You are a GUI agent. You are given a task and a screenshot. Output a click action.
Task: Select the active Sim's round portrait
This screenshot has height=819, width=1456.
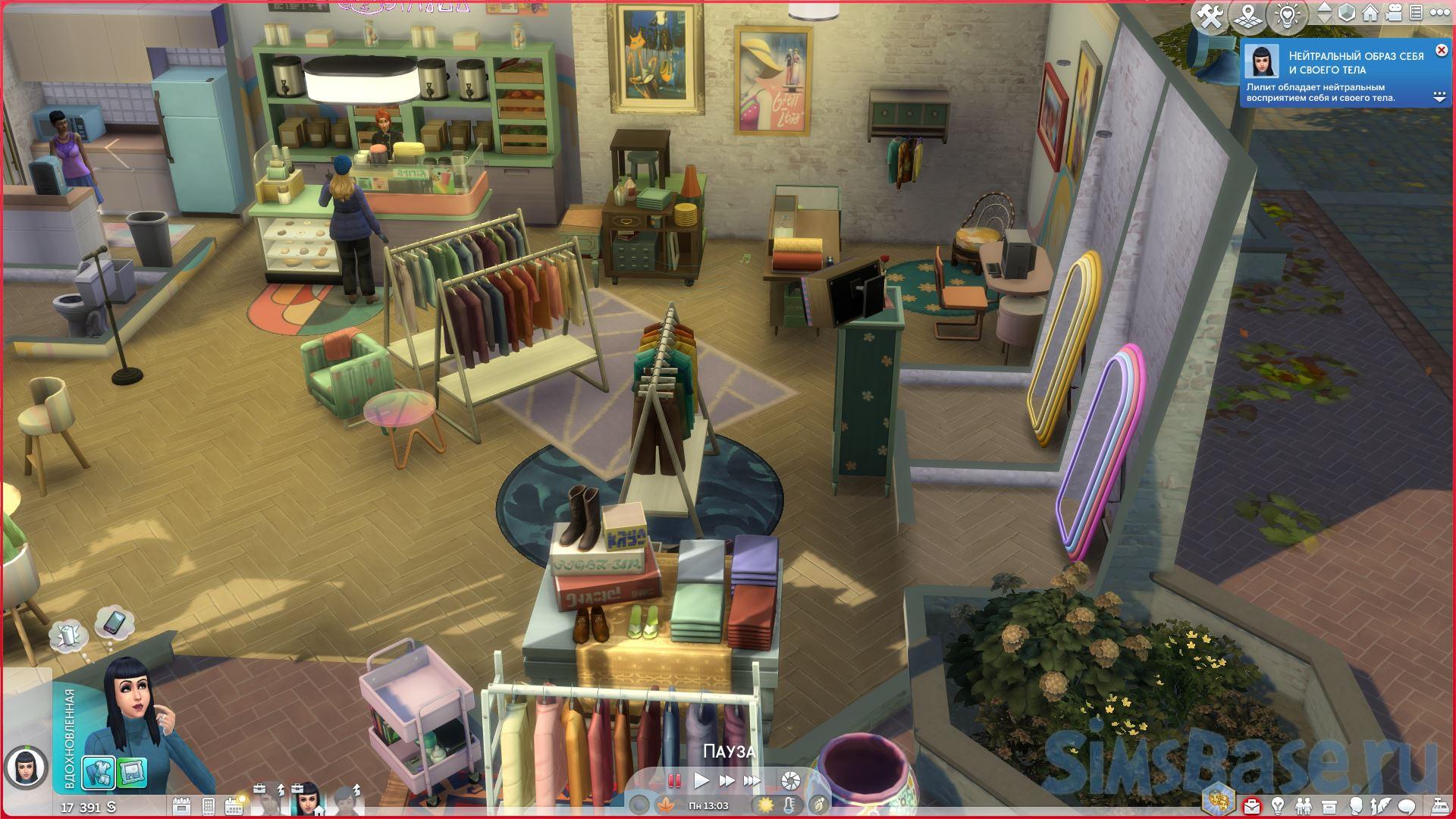point(21,768)
